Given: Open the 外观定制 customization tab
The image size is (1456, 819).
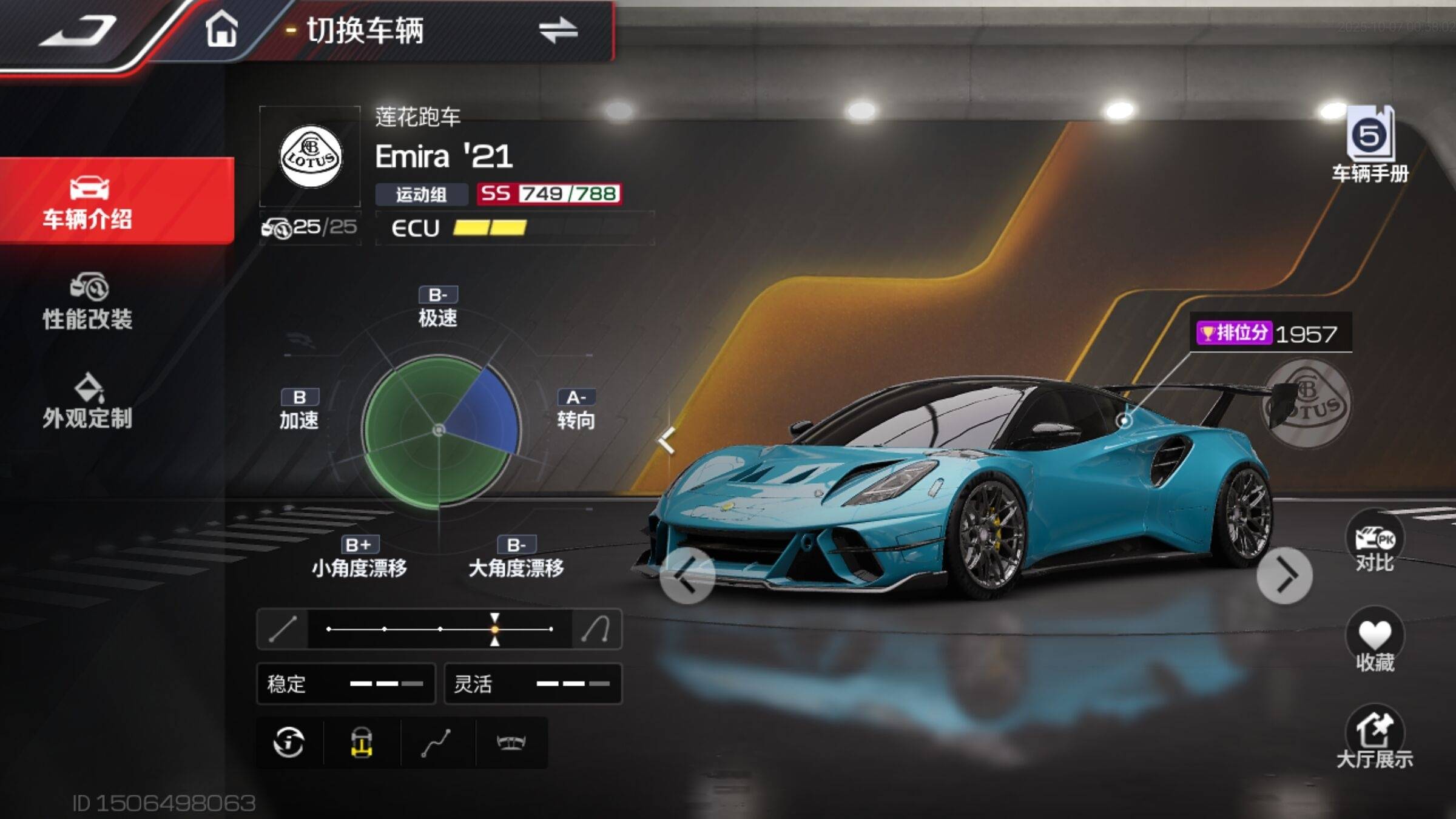Looking at the screenshot, I should click(x=88, y=402).
